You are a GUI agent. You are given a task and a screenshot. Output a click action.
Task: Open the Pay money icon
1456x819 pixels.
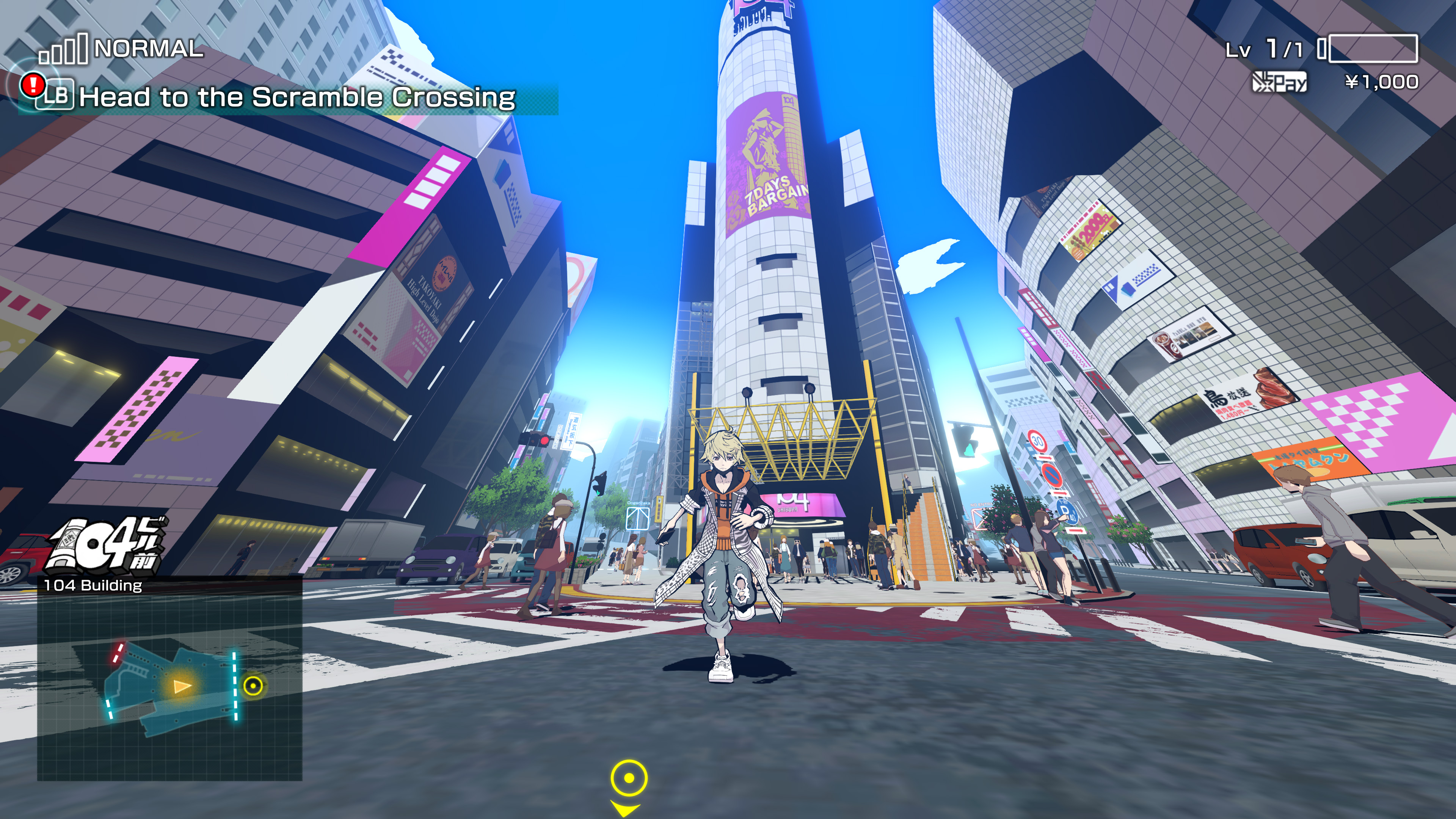pos(1279,83)
